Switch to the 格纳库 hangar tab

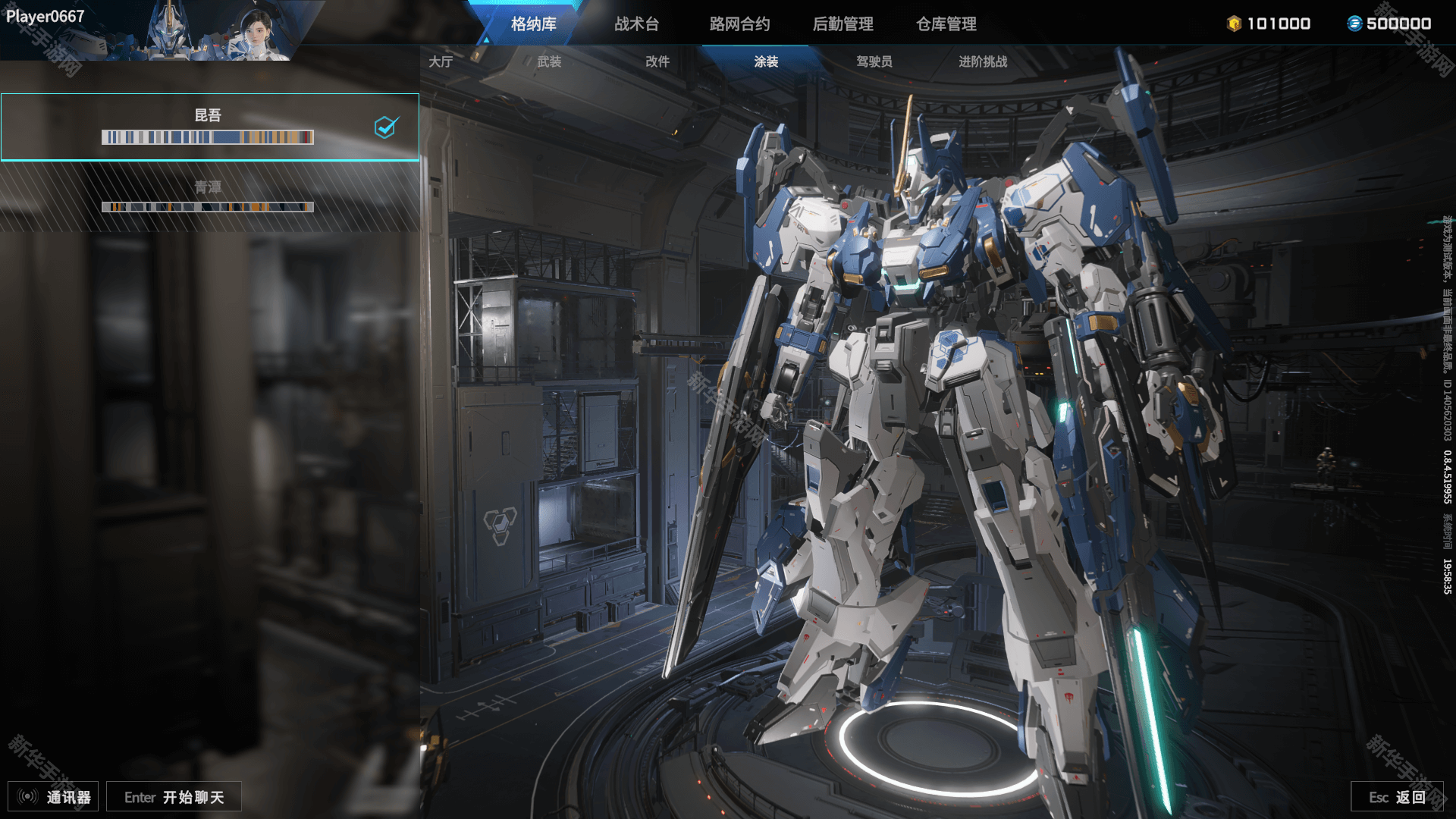click(x=533, y=24)
